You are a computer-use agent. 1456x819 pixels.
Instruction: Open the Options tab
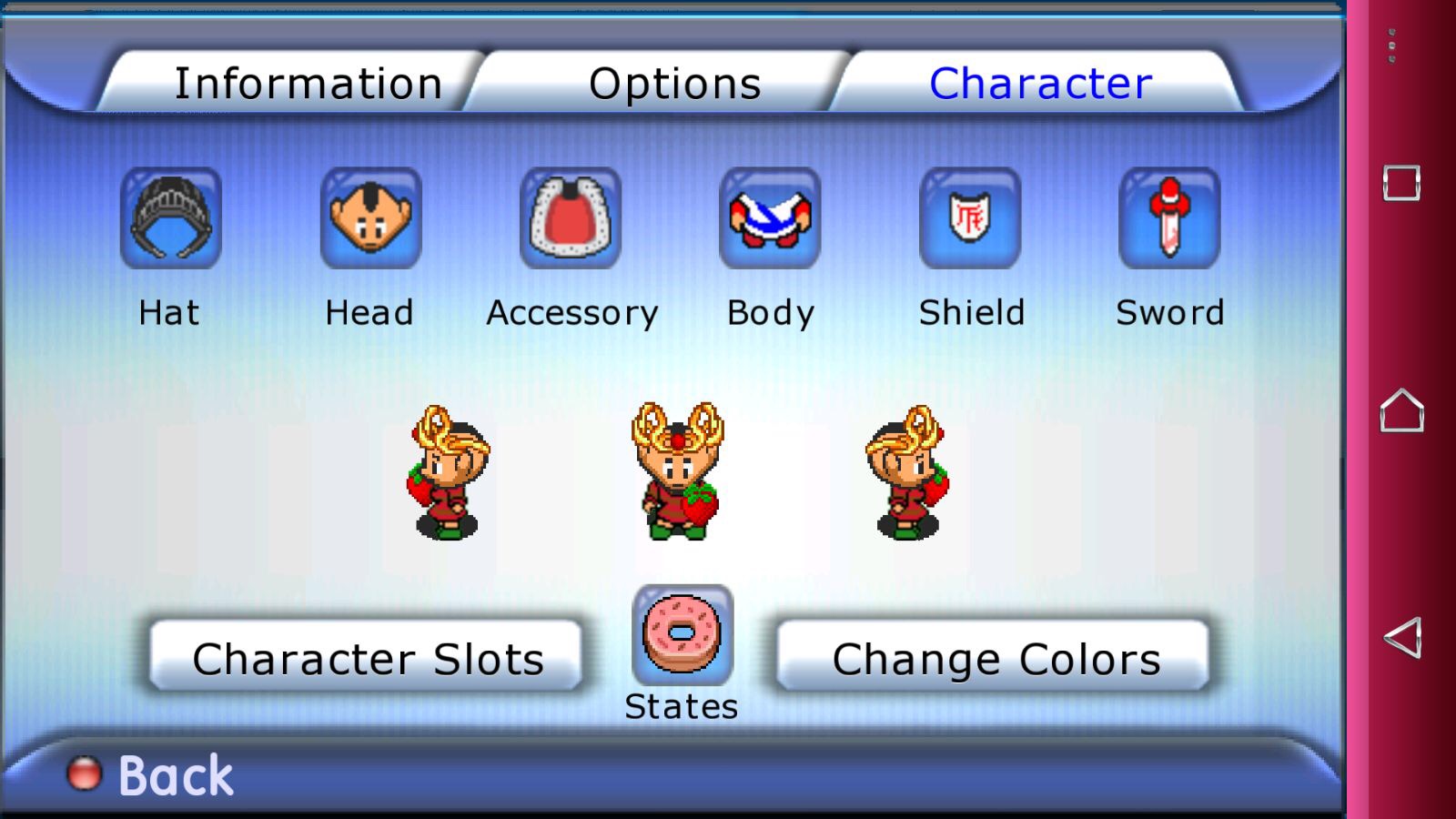[x=674, y=84]
